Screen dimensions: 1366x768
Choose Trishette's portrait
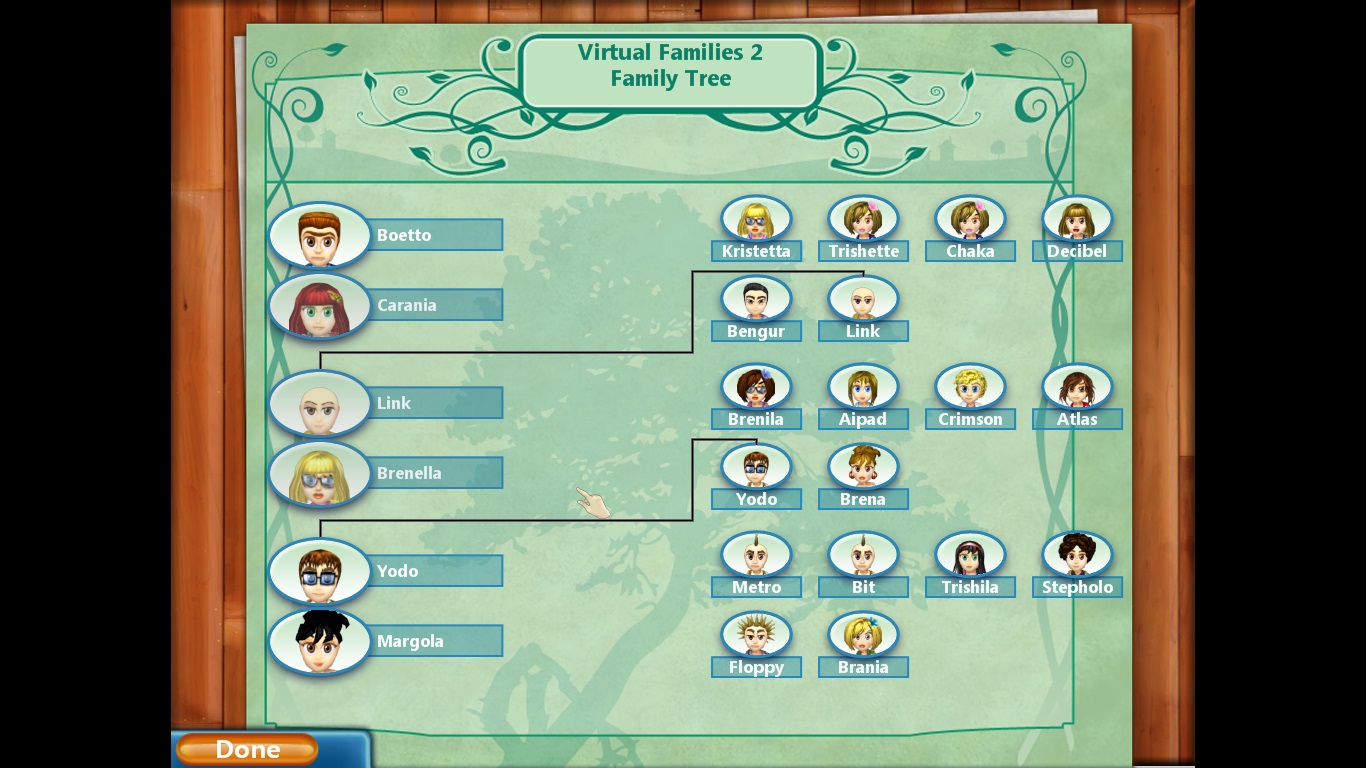tap(863, 219)
